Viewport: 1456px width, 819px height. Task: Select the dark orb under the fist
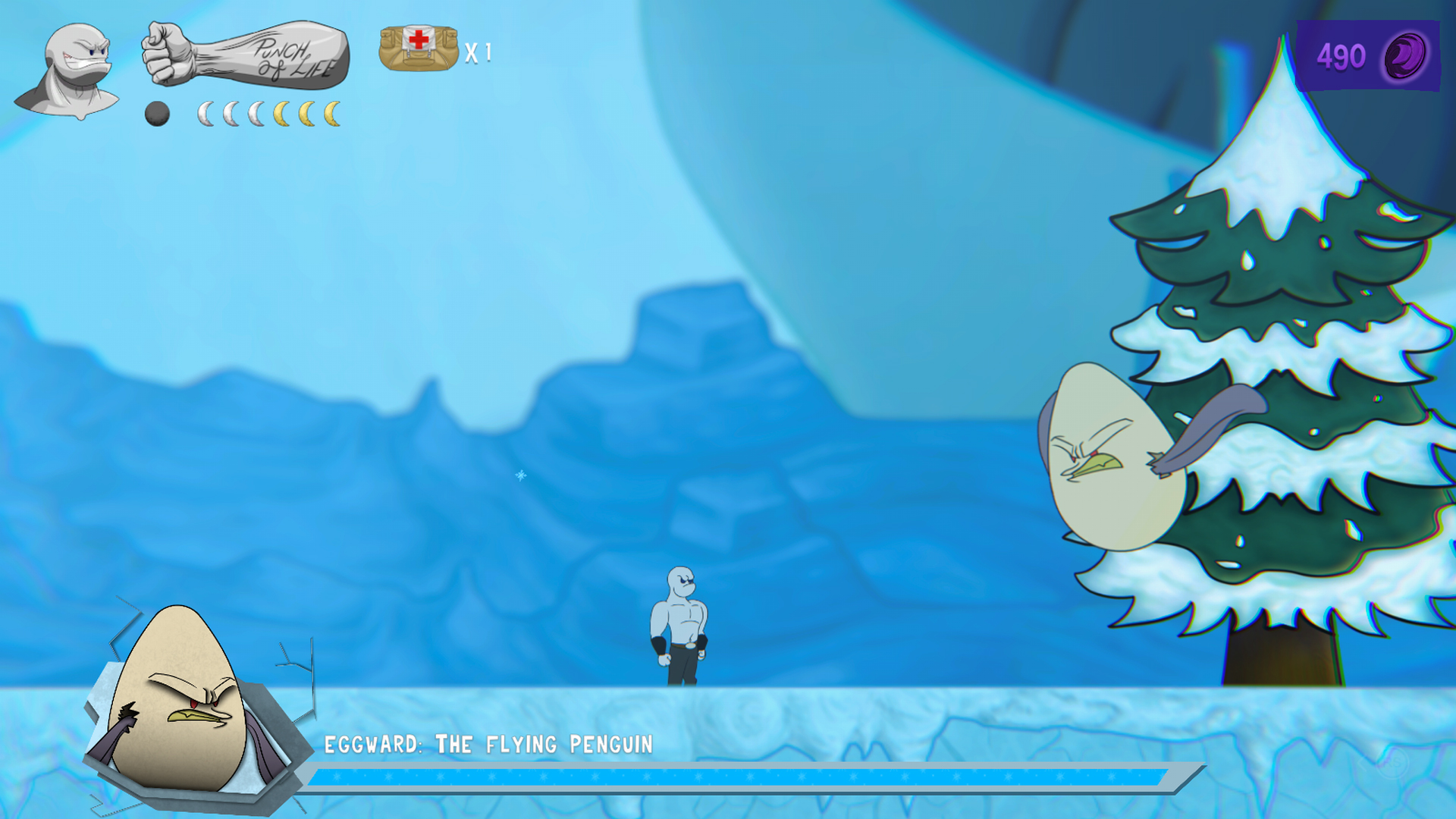coord(157,114)
